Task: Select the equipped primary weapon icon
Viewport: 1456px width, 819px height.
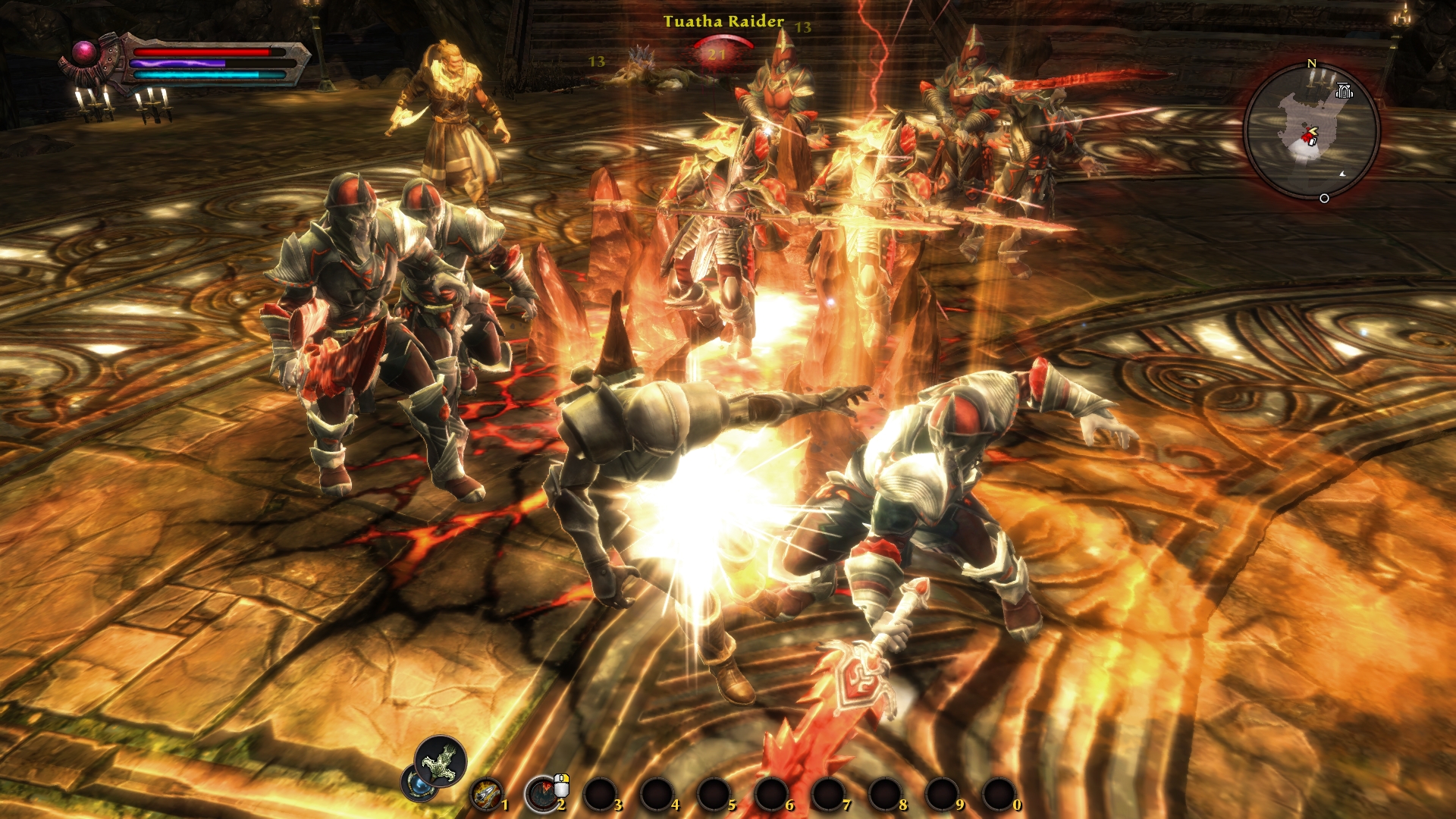Action: point(441,761)
